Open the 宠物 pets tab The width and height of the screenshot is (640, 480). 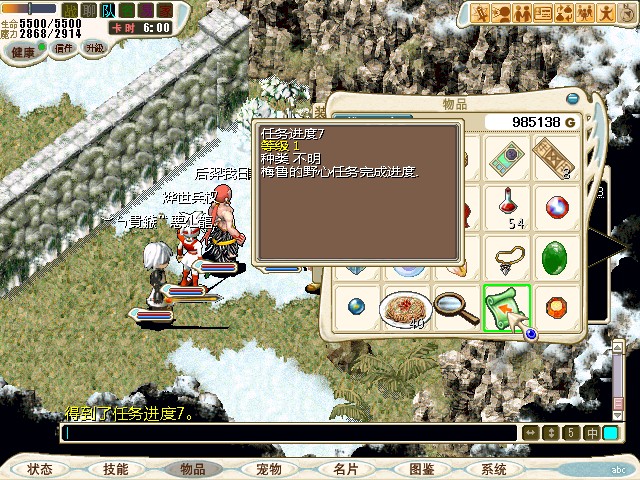[x=268, y=469]
